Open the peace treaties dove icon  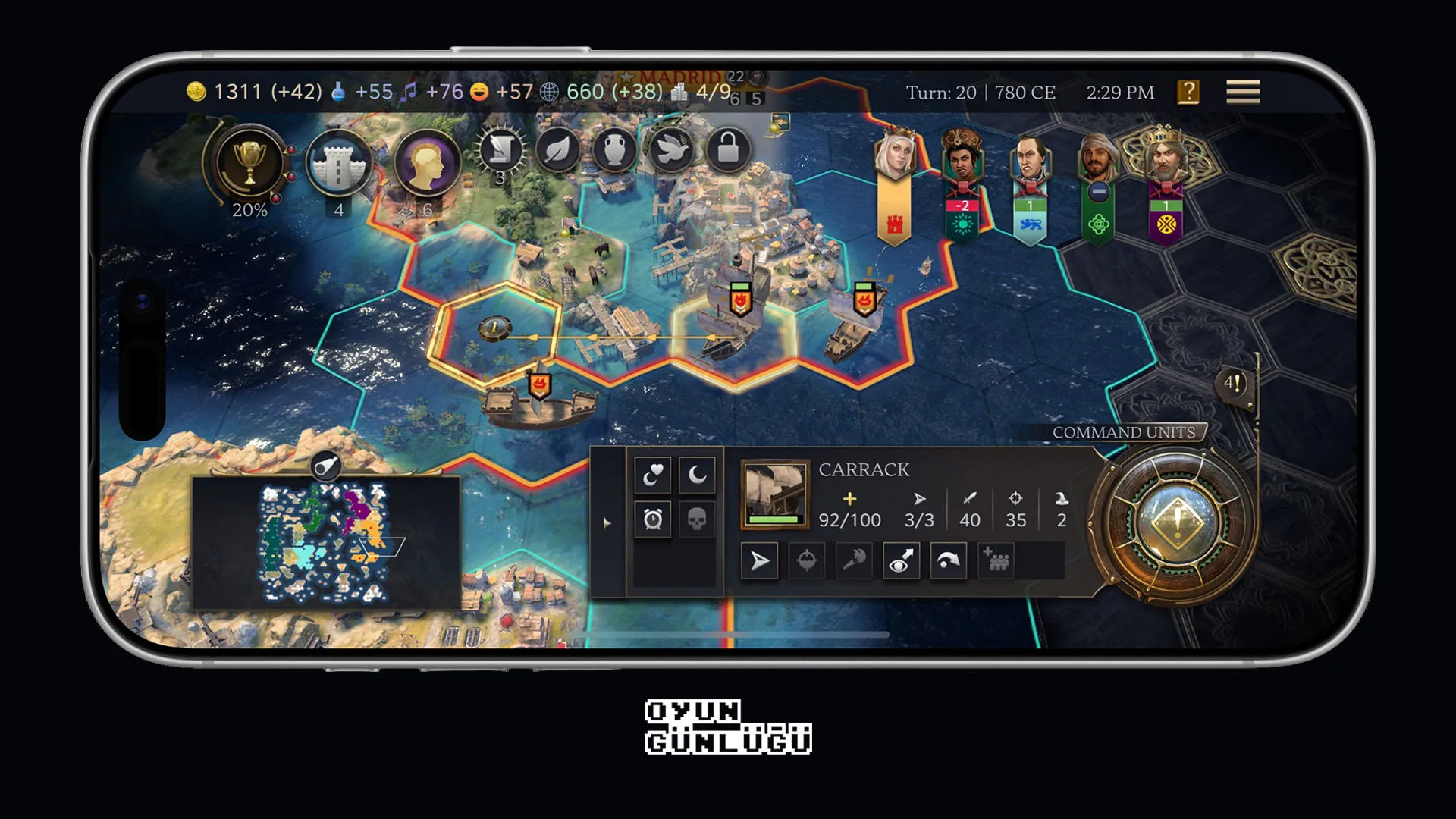[670, 150]
